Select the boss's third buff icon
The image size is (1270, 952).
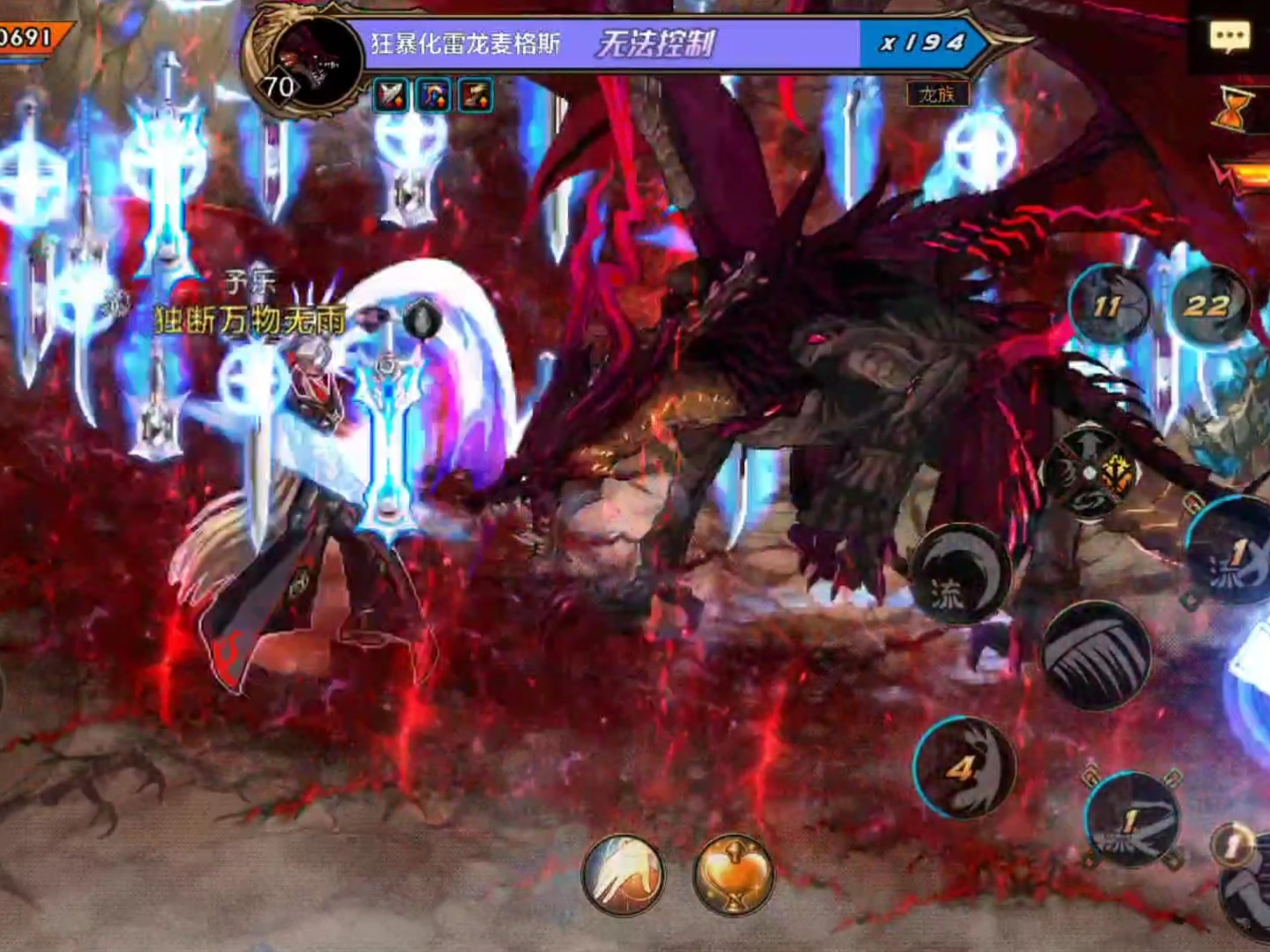[476, 97]
